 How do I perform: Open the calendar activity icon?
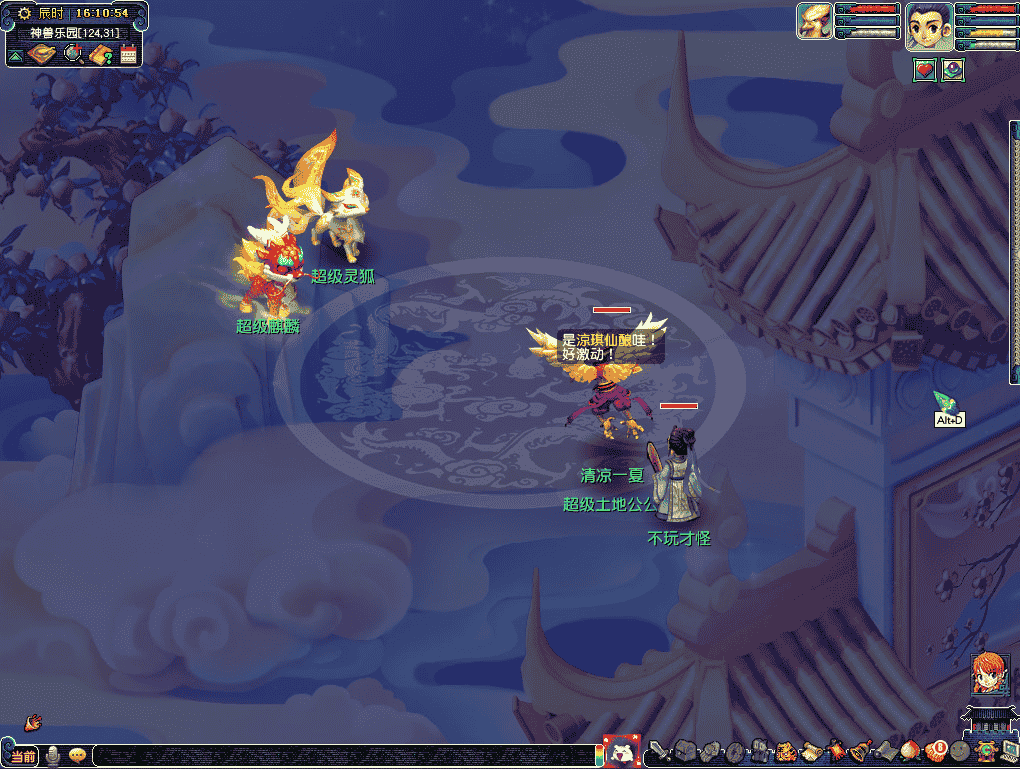(x=128, y=54)
